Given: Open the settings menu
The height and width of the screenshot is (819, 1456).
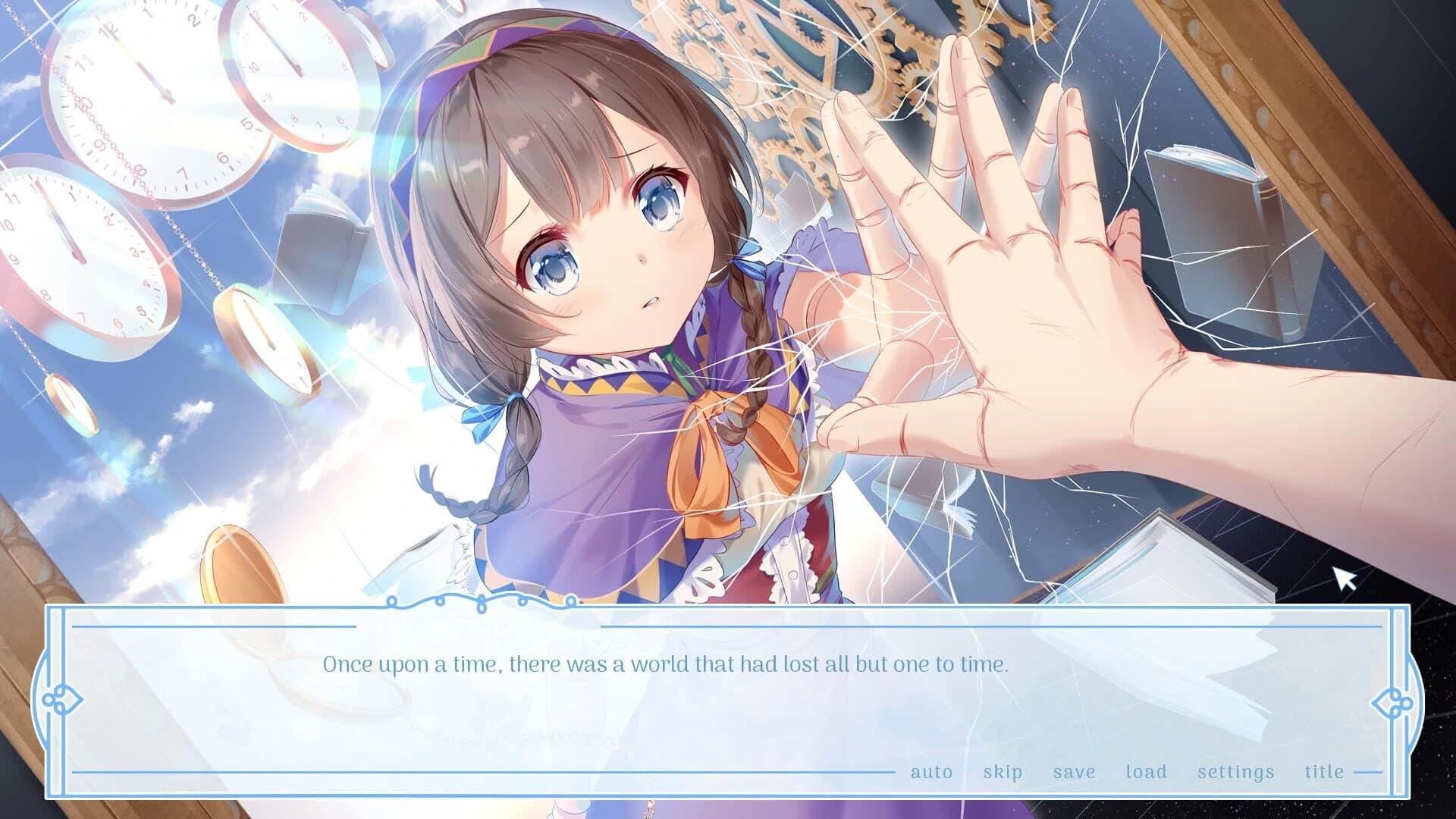Looking at the screenshot, I should pyautogui.click(x=1235, y=772).
